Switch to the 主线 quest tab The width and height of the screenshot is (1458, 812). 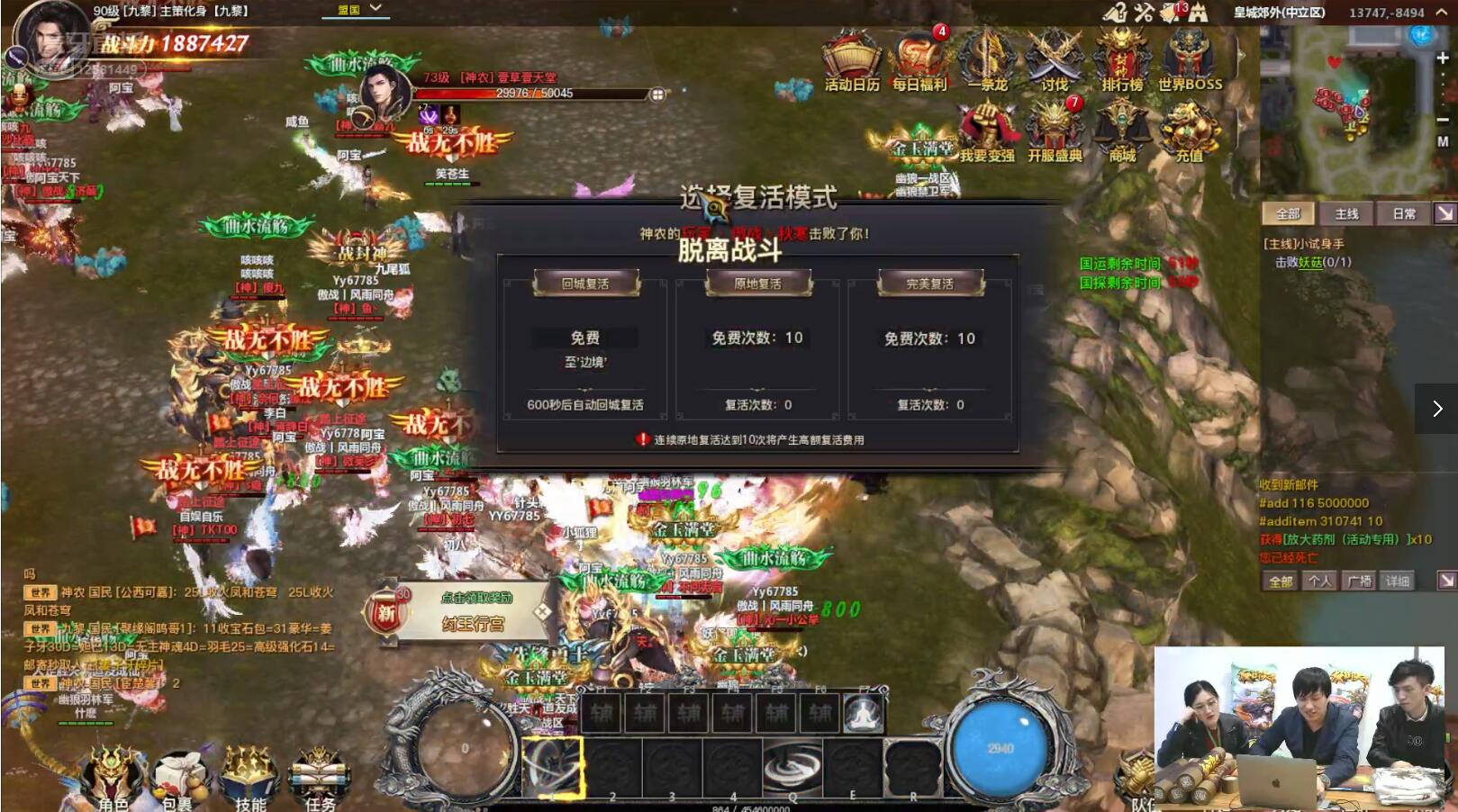[x=1346, y=213]
